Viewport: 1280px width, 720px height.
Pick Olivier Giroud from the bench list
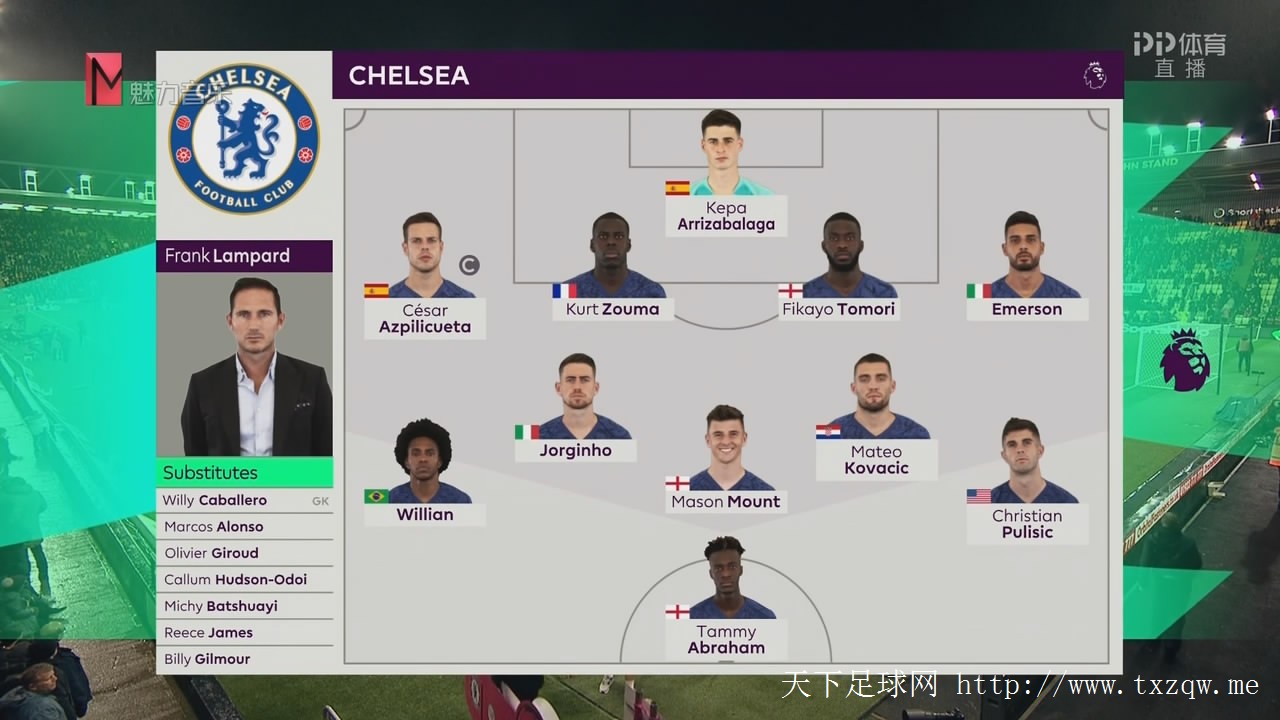(244, 553)
